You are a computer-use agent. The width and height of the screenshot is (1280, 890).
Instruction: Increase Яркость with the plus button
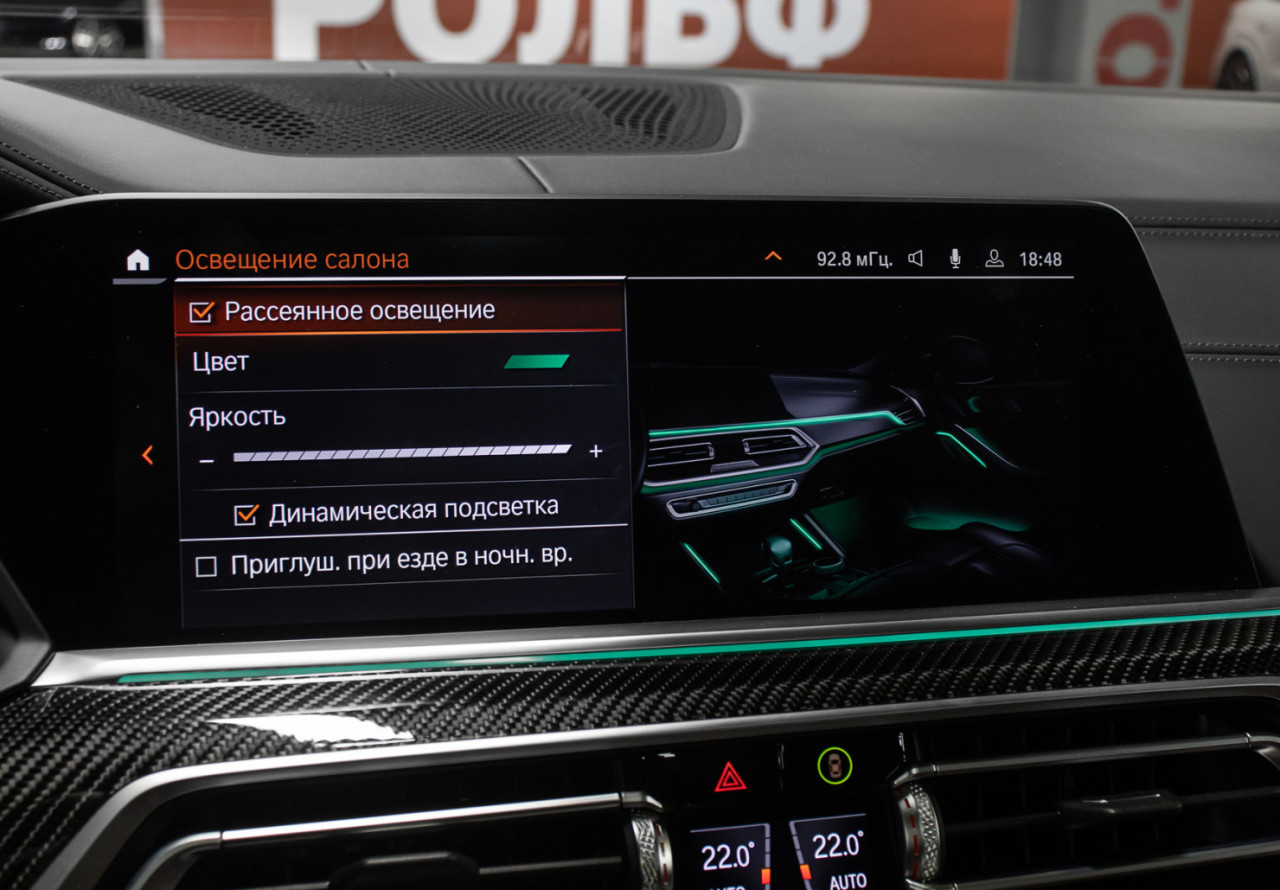coord(596,452)
